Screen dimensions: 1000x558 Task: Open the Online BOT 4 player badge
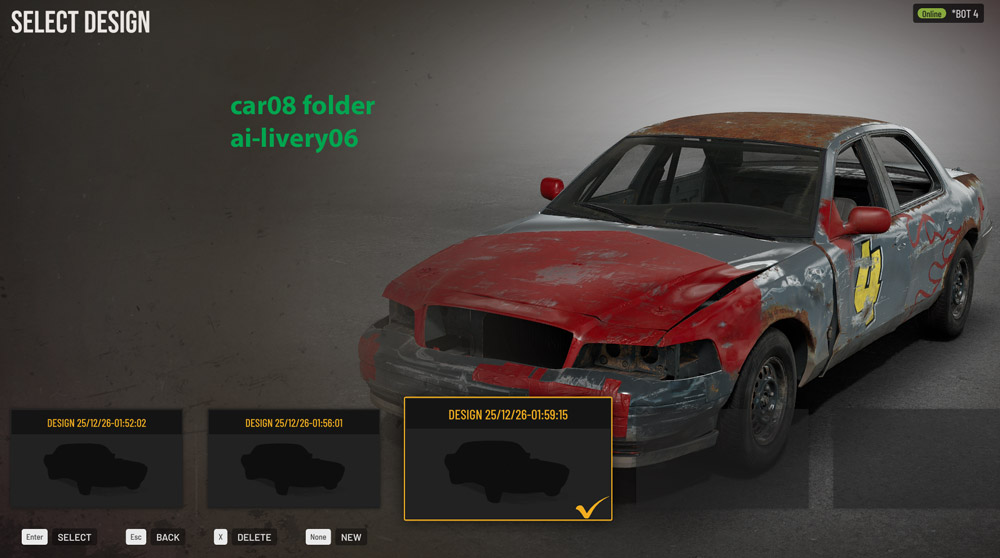coord(947,14)
